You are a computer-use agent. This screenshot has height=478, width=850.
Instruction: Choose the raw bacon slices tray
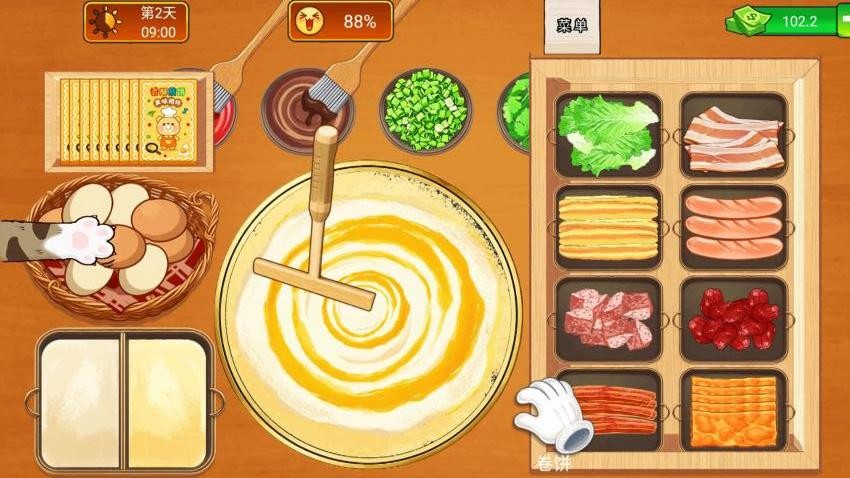click(733, 134)
